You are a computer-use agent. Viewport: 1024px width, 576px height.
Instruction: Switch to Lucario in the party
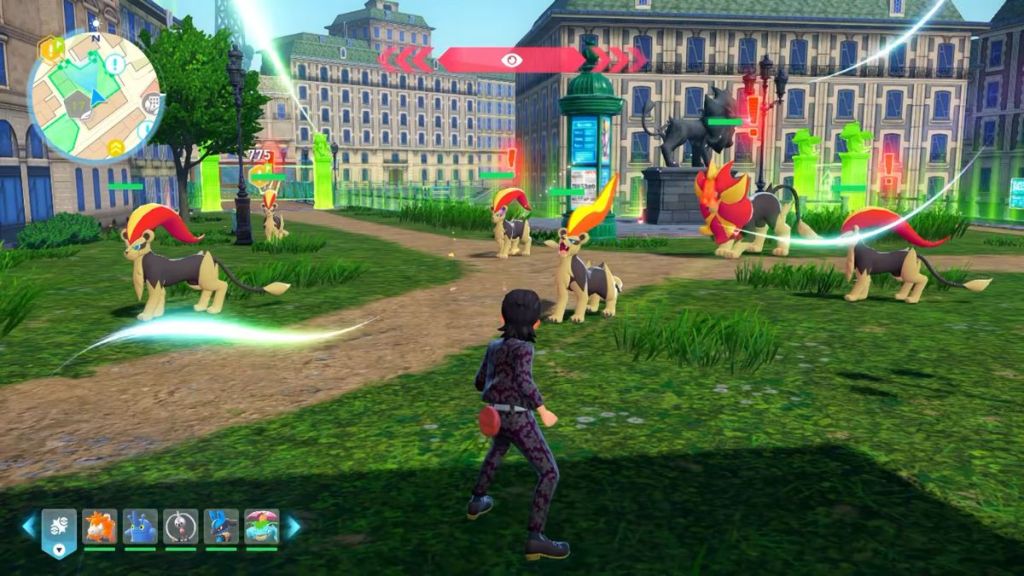(221, 526)
